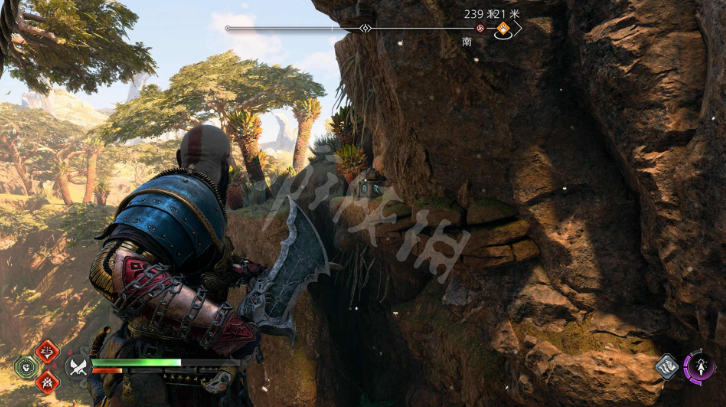726x407 pixels.
Task: Click the crossed blades weapon icon
Action: [78, 366]
